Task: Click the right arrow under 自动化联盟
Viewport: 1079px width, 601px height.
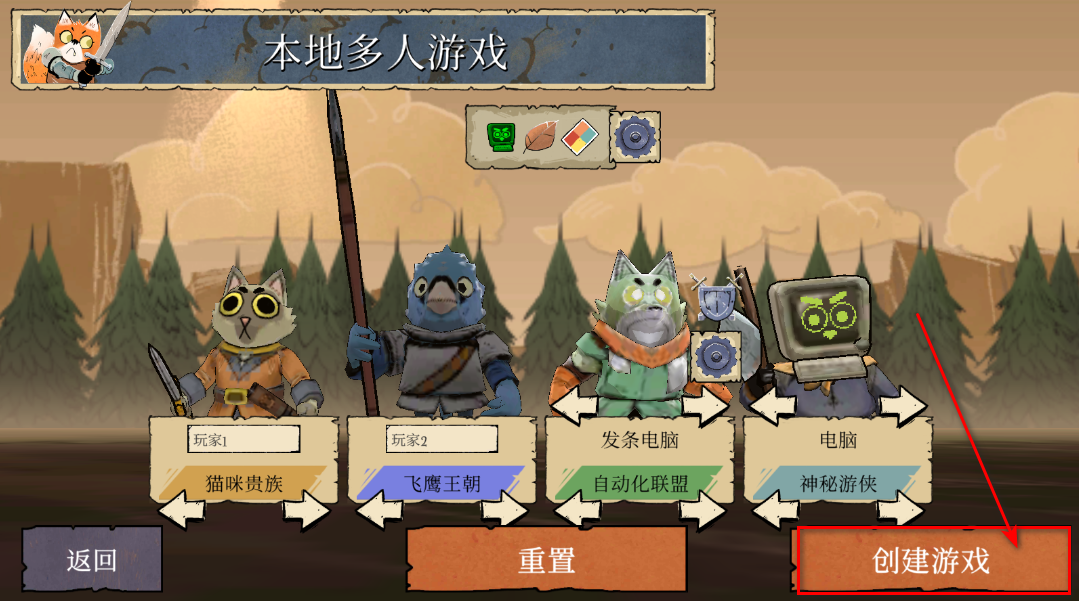Action: [702, 510]
